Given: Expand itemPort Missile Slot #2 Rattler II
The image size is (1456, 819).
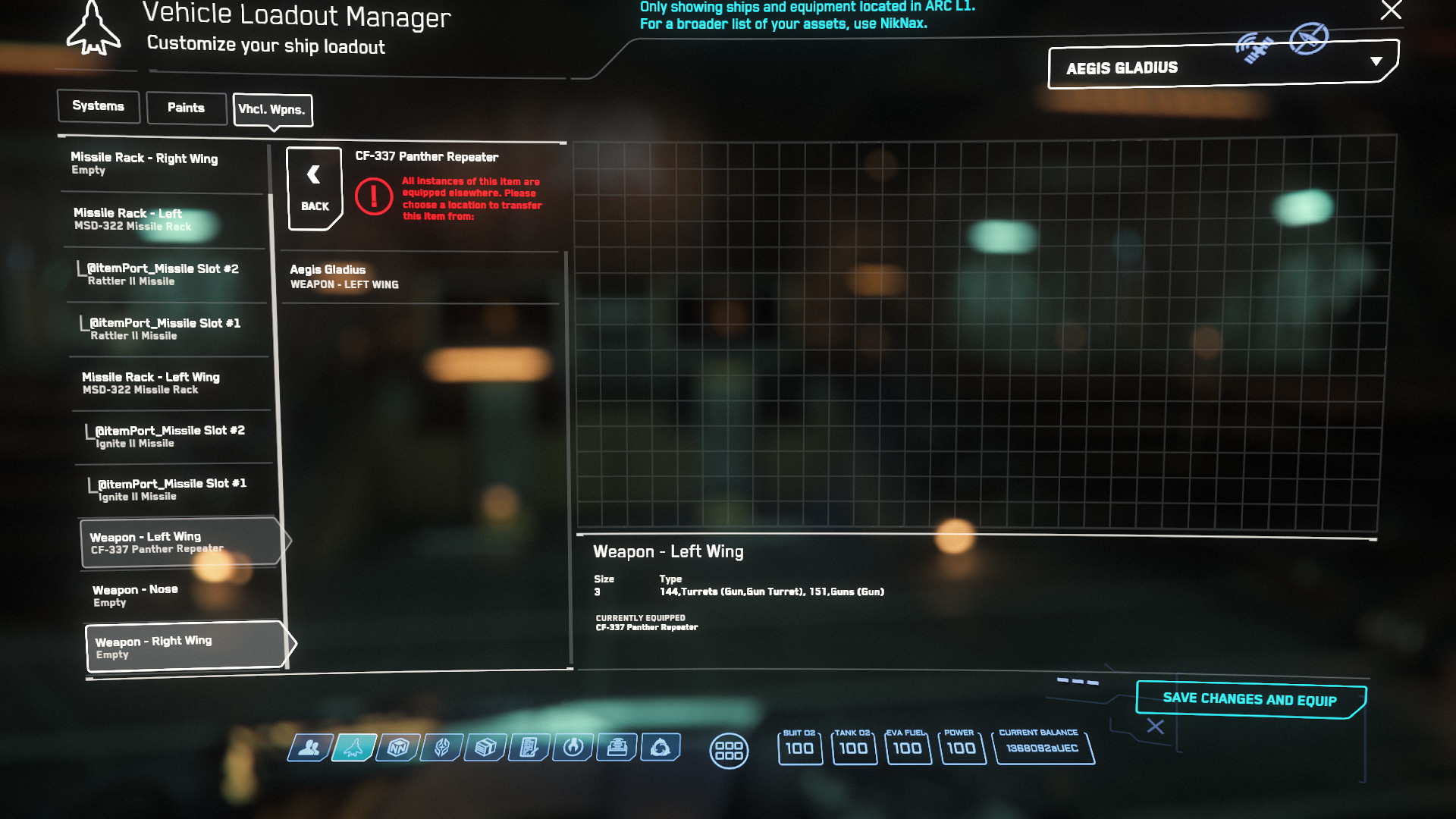Looking at the screenshot, I should [167, 275].
